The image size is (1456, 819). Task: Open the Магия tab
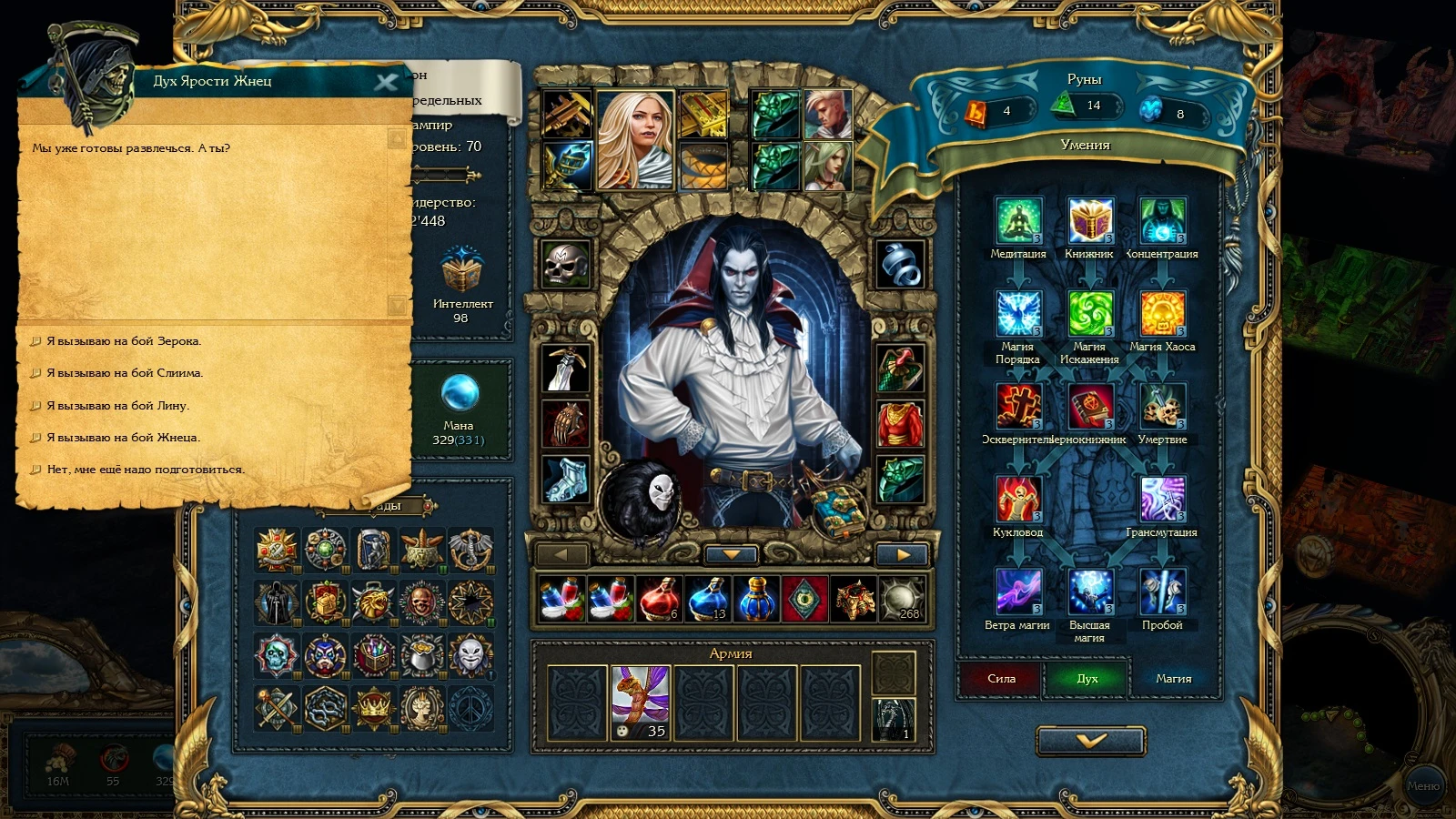coord(1173,678)
